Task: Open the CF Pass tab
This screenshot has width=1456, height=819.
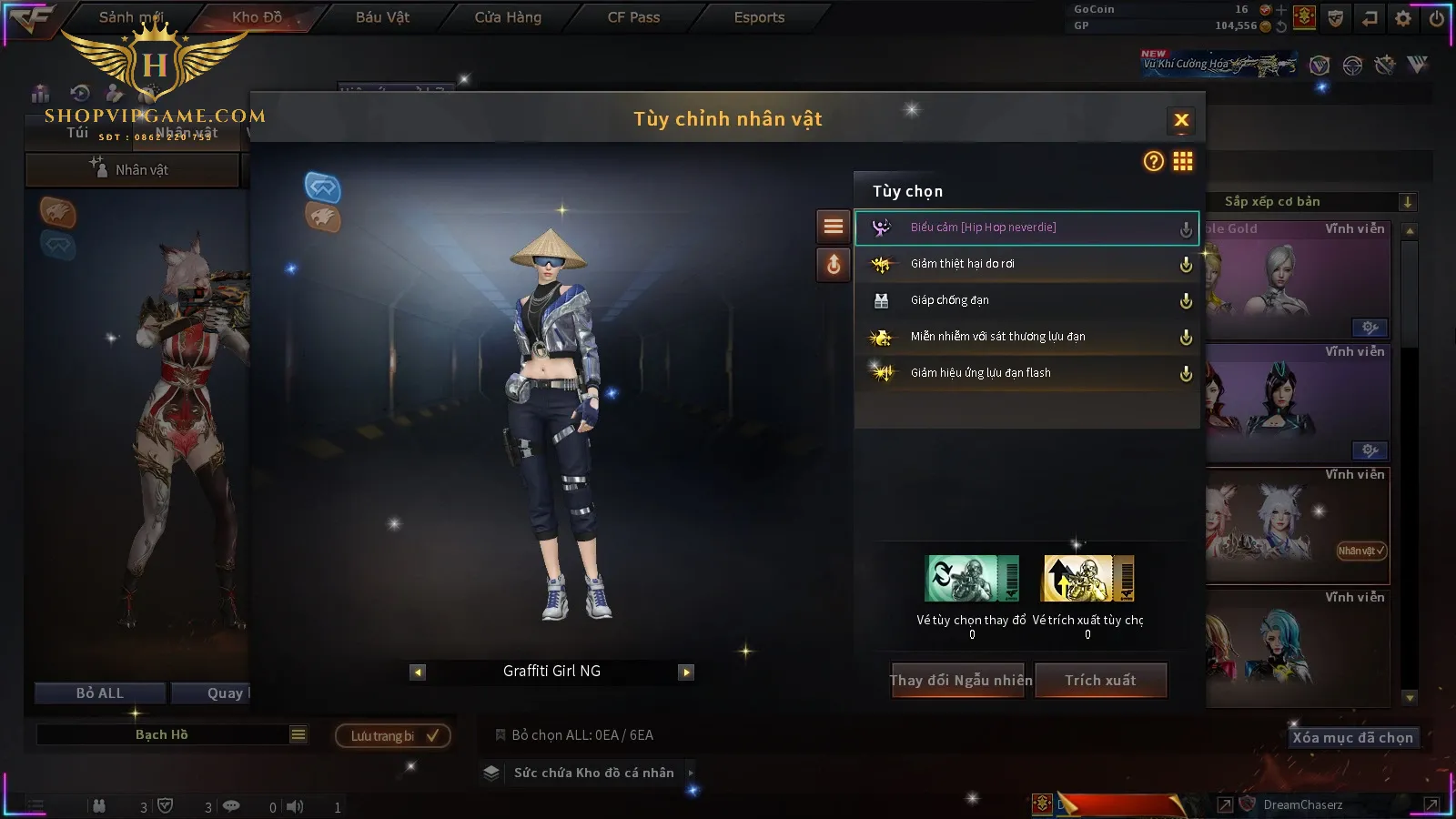Action: point(633,17)
